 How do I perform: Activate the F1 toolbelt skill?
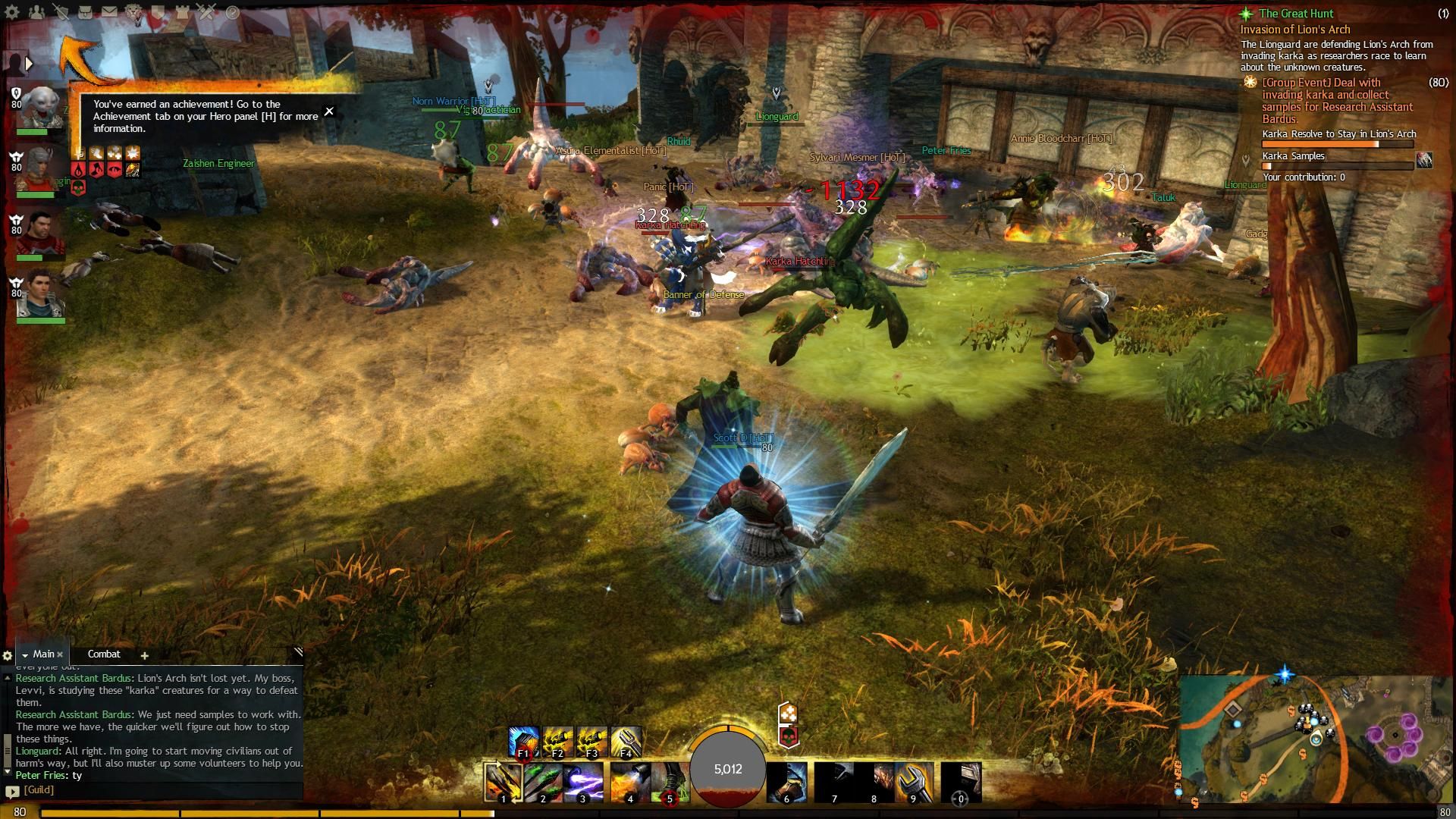pyautogui.click(x=523, y=741)
